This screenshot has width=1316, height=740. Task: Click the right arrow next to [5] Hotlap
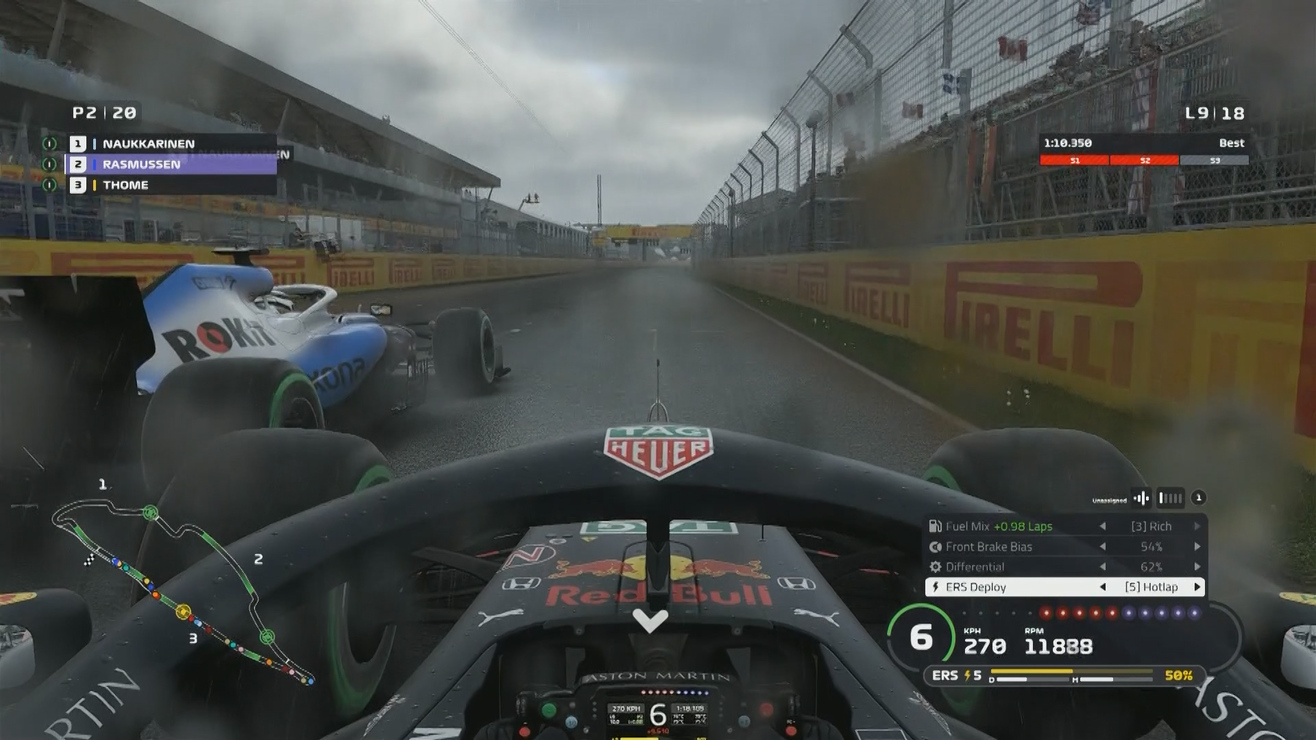[x=1196, y=587]
